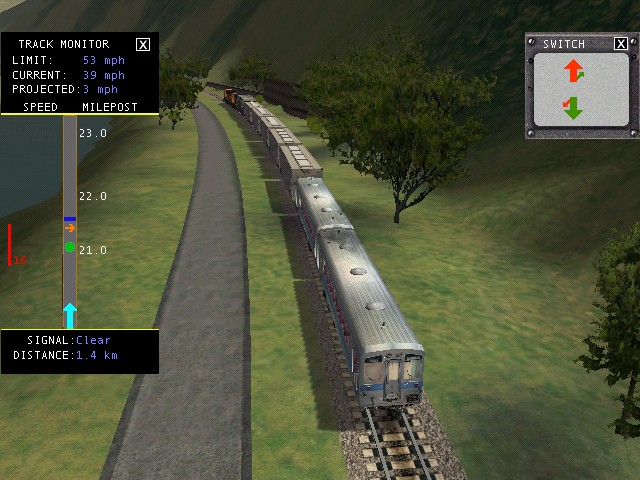Throw the rear switch using green down arrow
Image resolution: width=640 pixels, height=480 pixels.
click(x=572, y=107)
